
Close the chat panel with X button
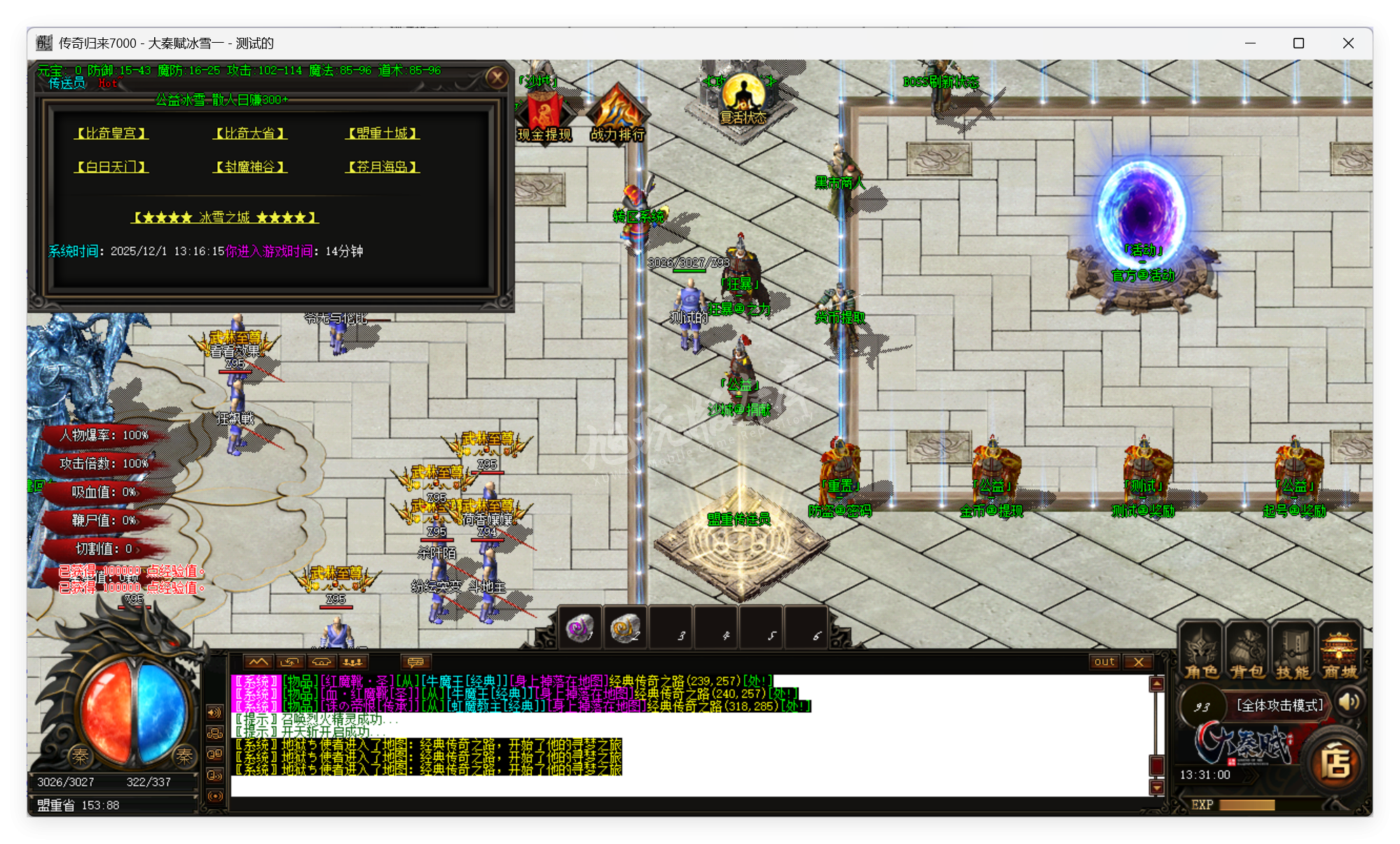pos(1139,662)
